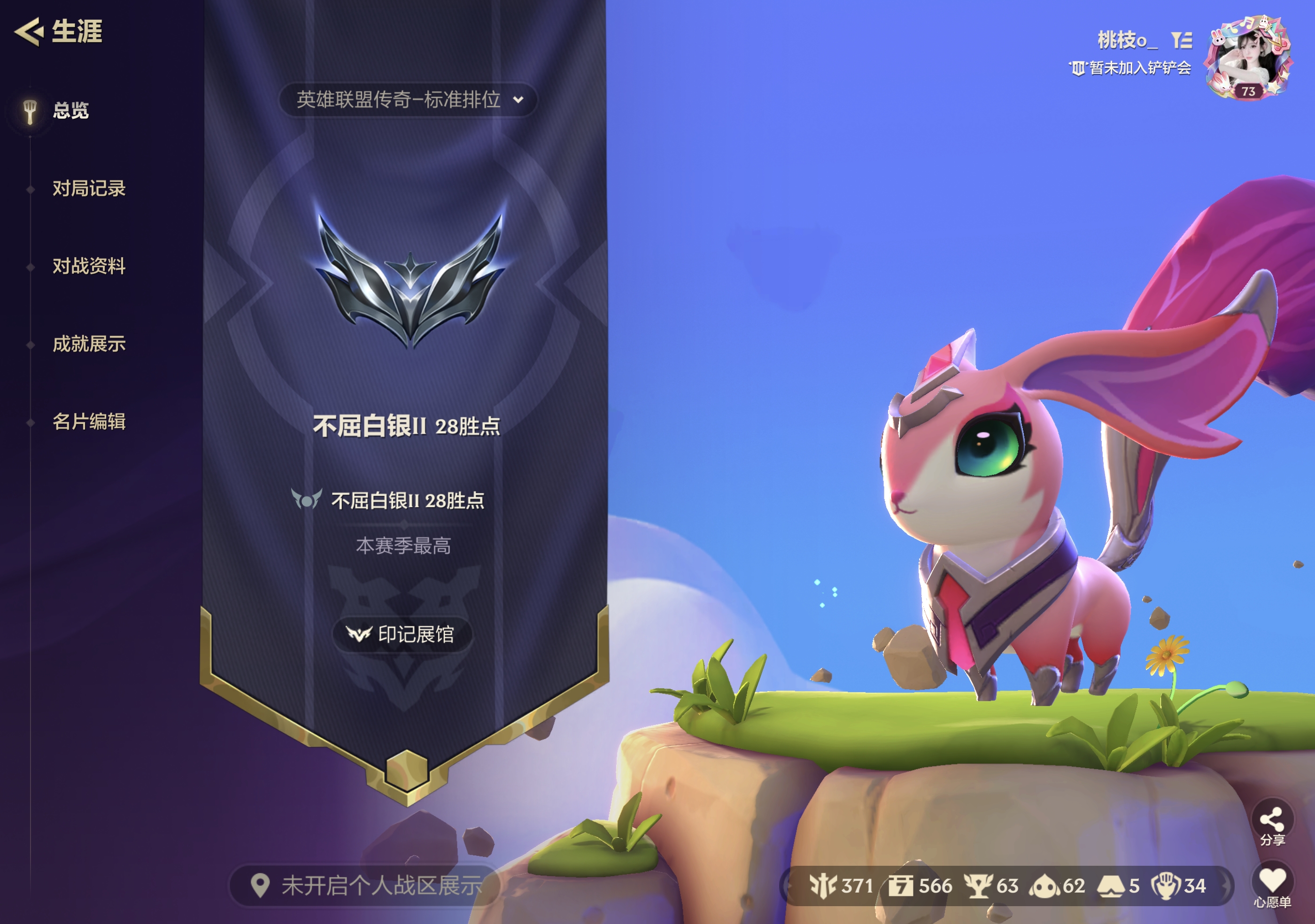The width and height of the screenshot is (1315, 924).
Task: Open the 对局记录 match history tab
Action: pos(89,188)
